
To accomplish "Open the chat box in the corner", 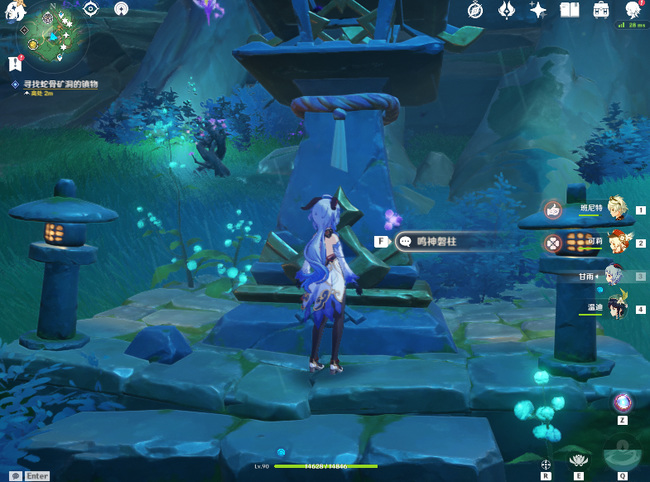I will point(16,476).
